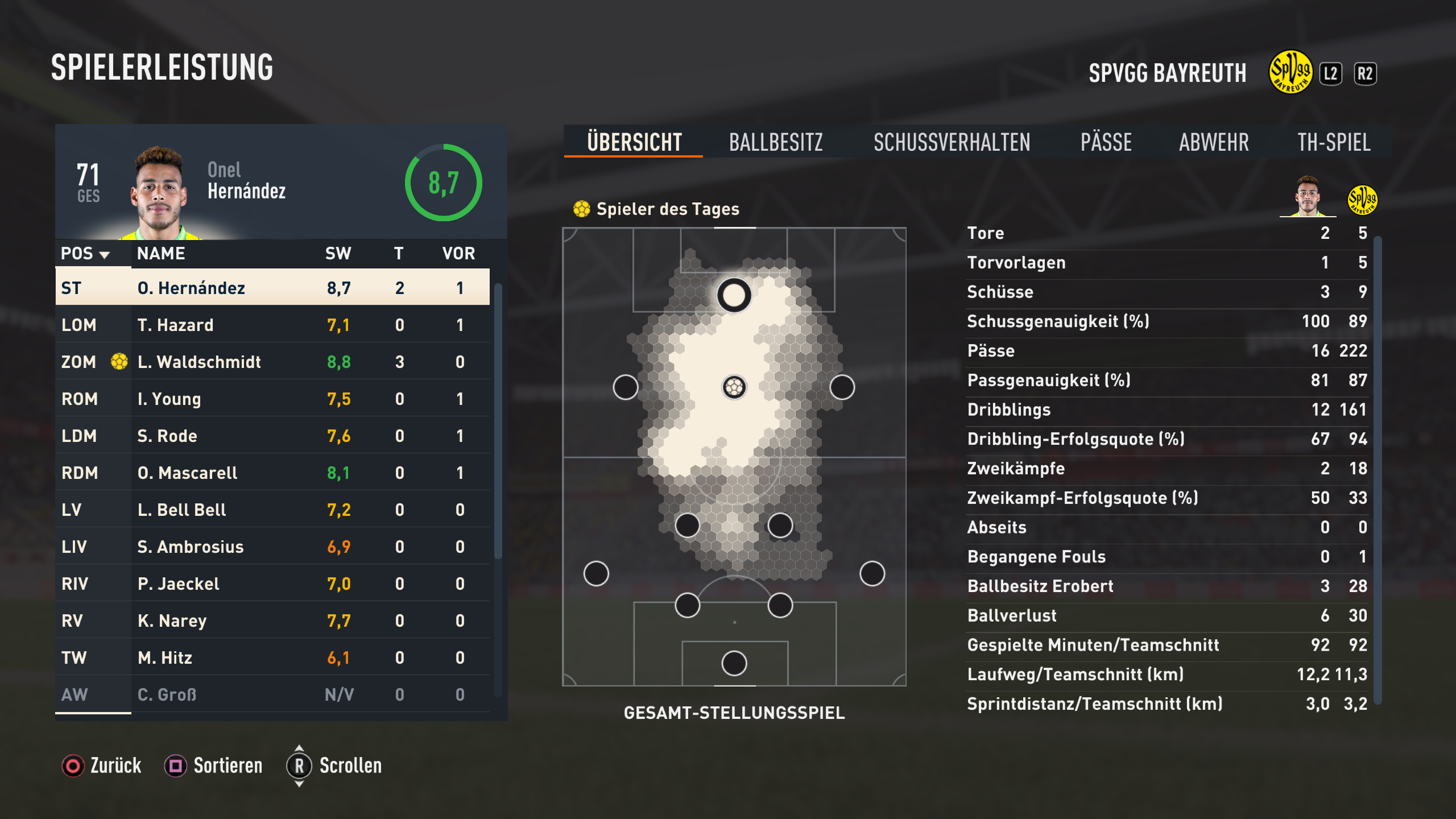Select substitute C. Groß's row
Screen dimensions: 1456x819
272,694
